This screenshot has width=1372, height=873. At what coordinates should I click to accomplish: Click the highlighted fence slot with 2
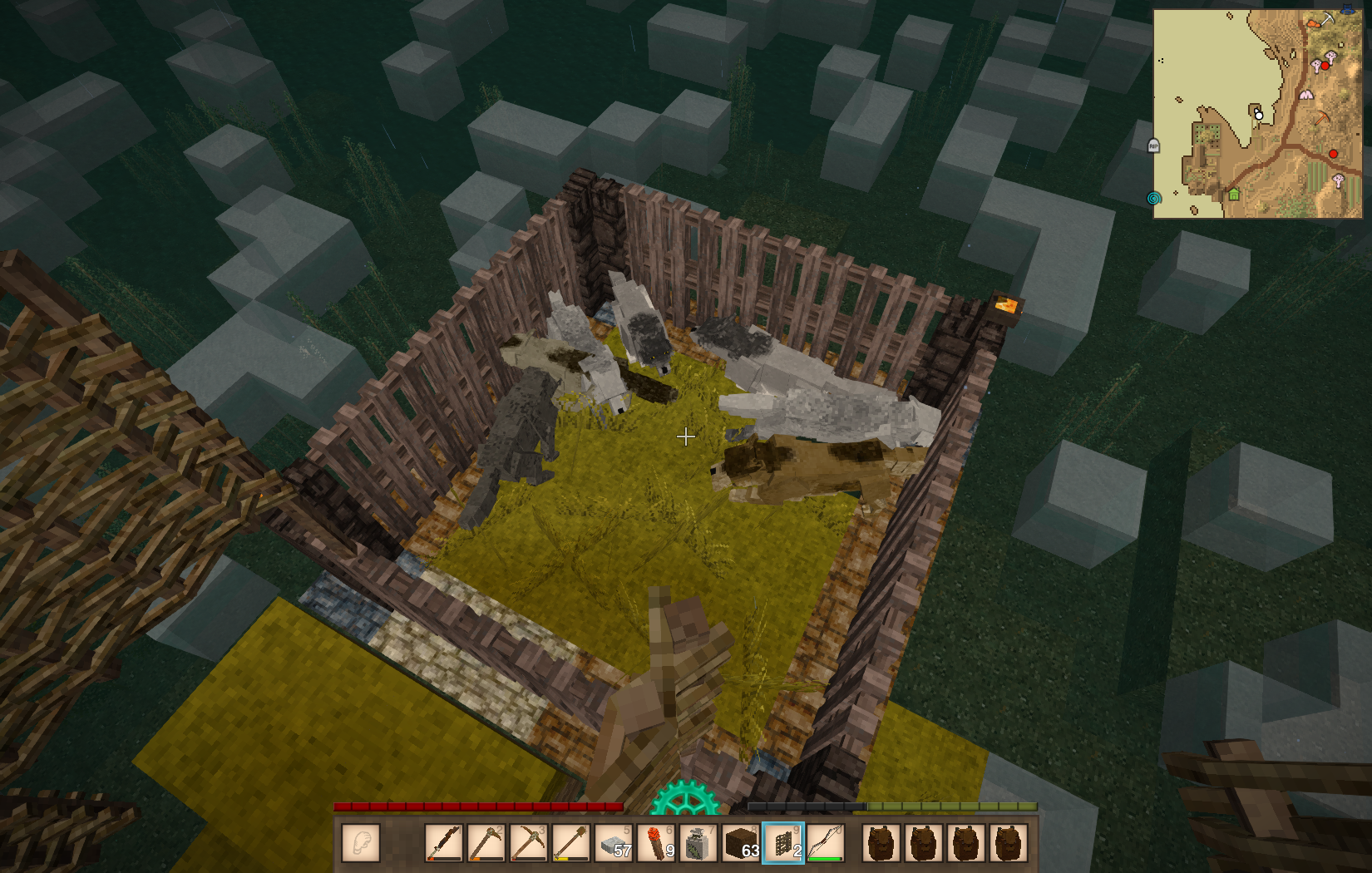pos(783,843)
